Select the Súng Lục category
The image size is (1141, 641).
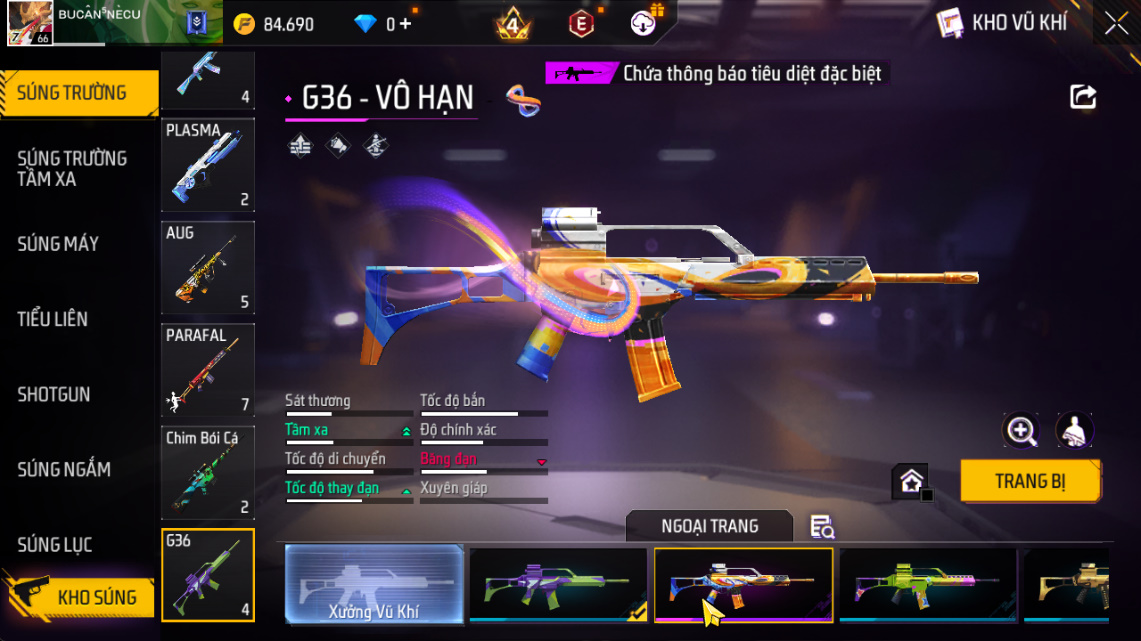click(x=55, y=544)
